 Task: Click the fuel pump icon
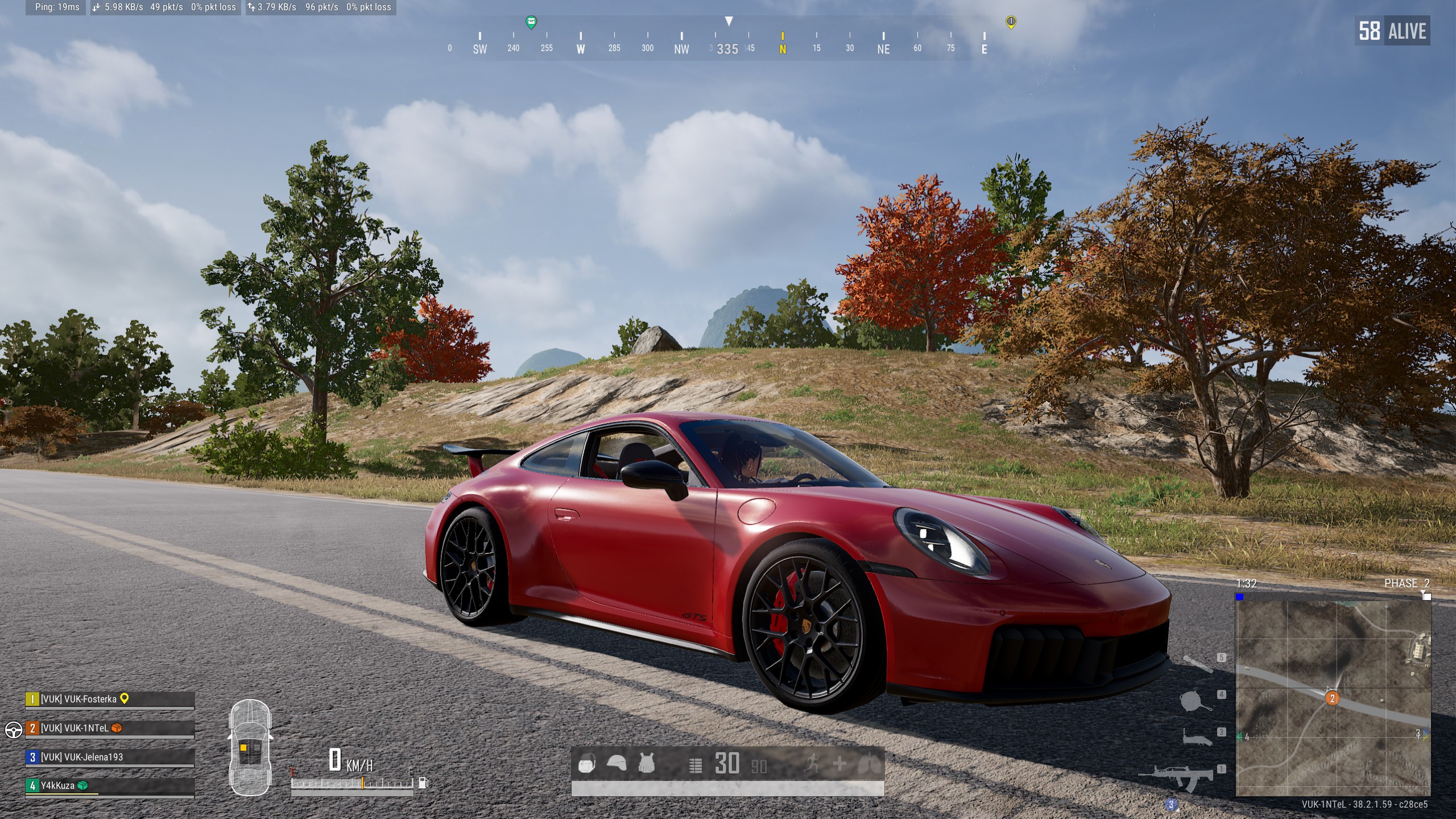423,783
